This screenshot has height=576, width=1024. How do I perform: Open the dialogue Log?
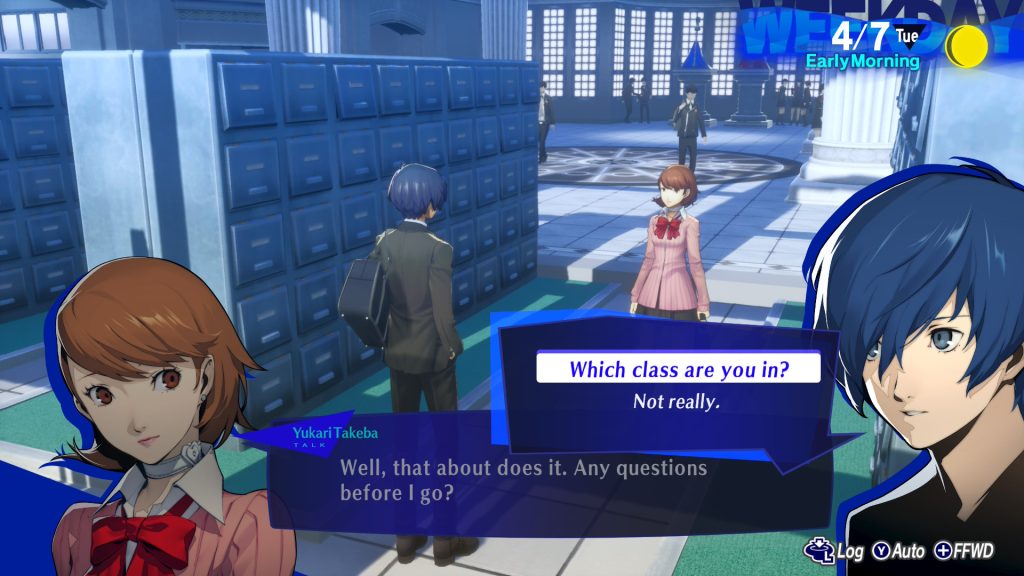tap(835, 551)
